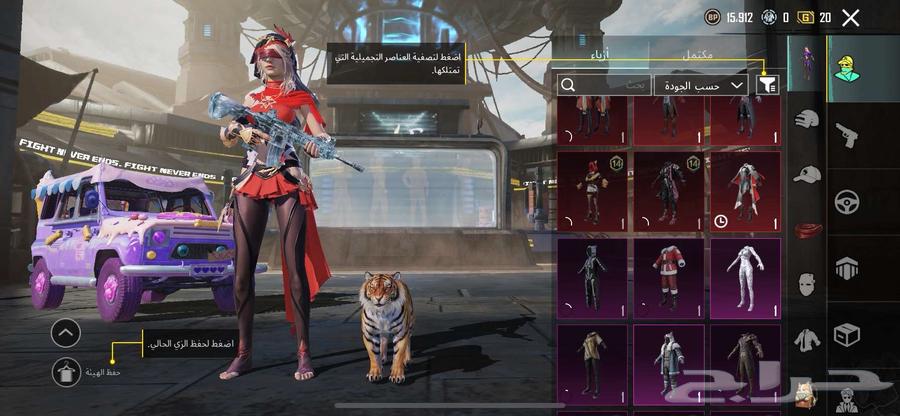Screen dimensions: 900x416
Task: Open the helmet category
Action: point(807,120)
